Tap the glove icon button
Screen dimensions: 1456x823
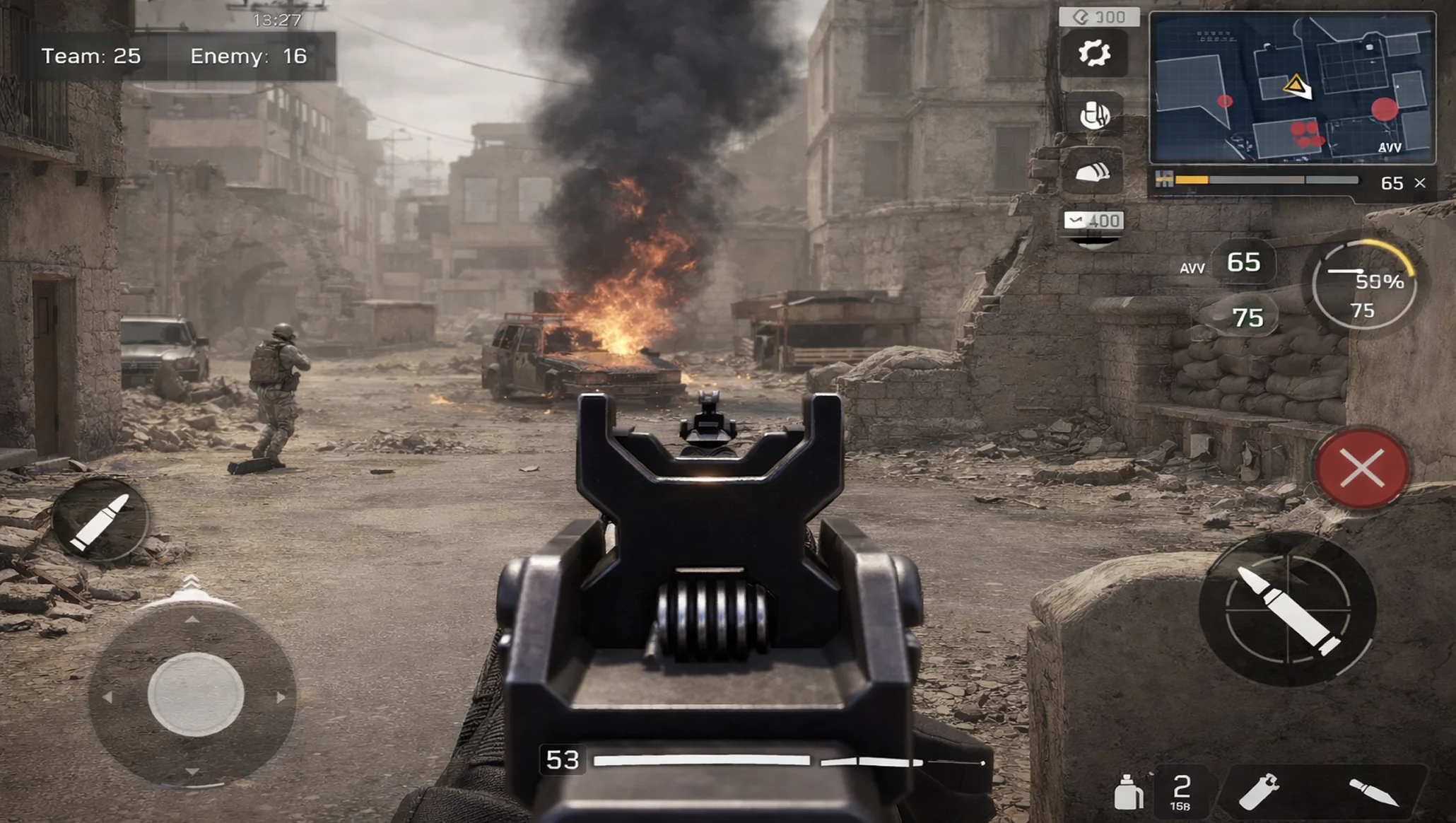pos(1093,114)
